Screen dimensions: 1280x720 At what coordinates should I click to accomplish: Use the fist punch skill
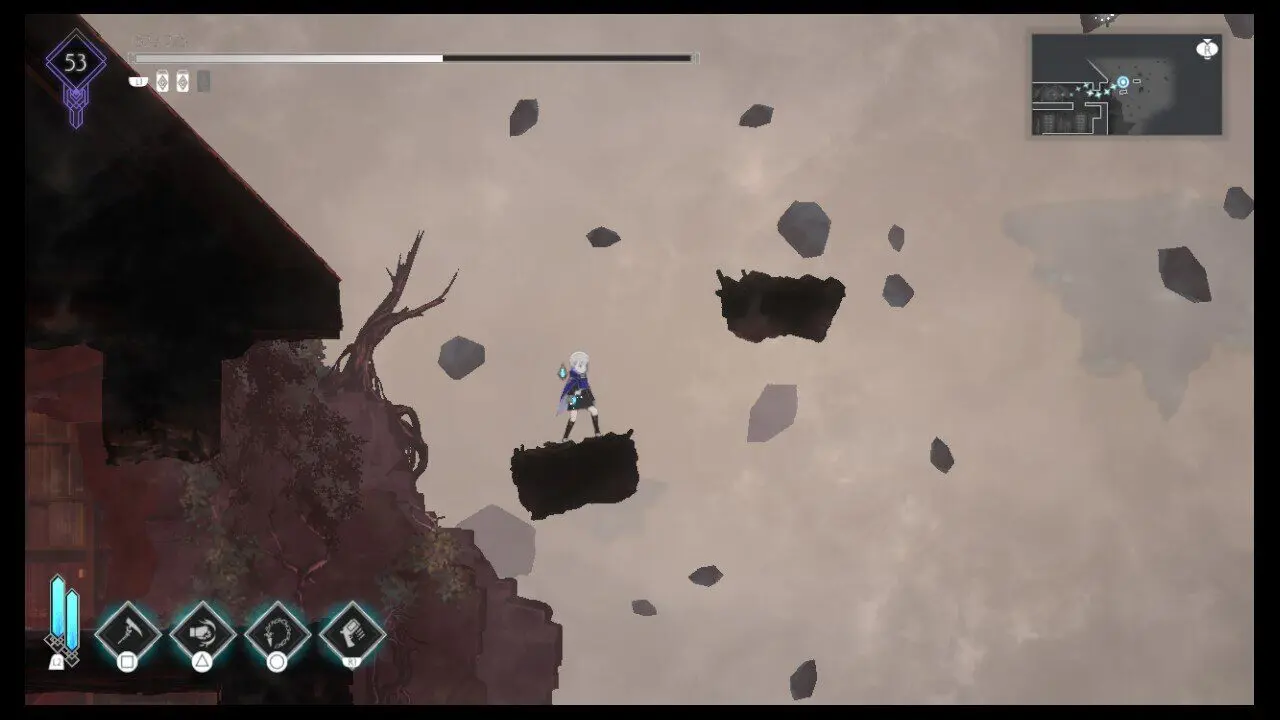click(203, 633)
